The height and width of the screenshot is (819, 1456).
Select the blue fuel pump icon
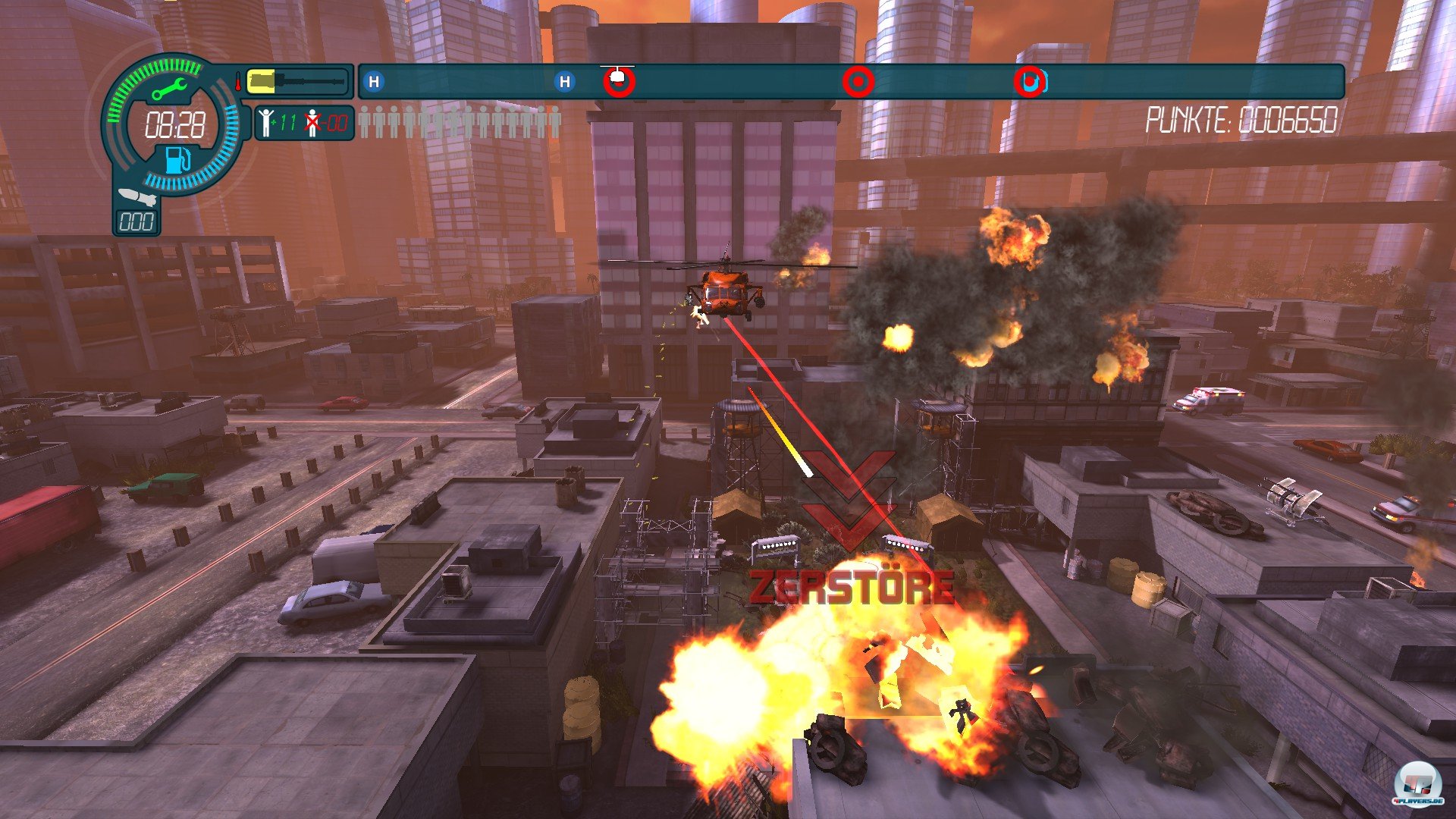(x=178, y=160)
